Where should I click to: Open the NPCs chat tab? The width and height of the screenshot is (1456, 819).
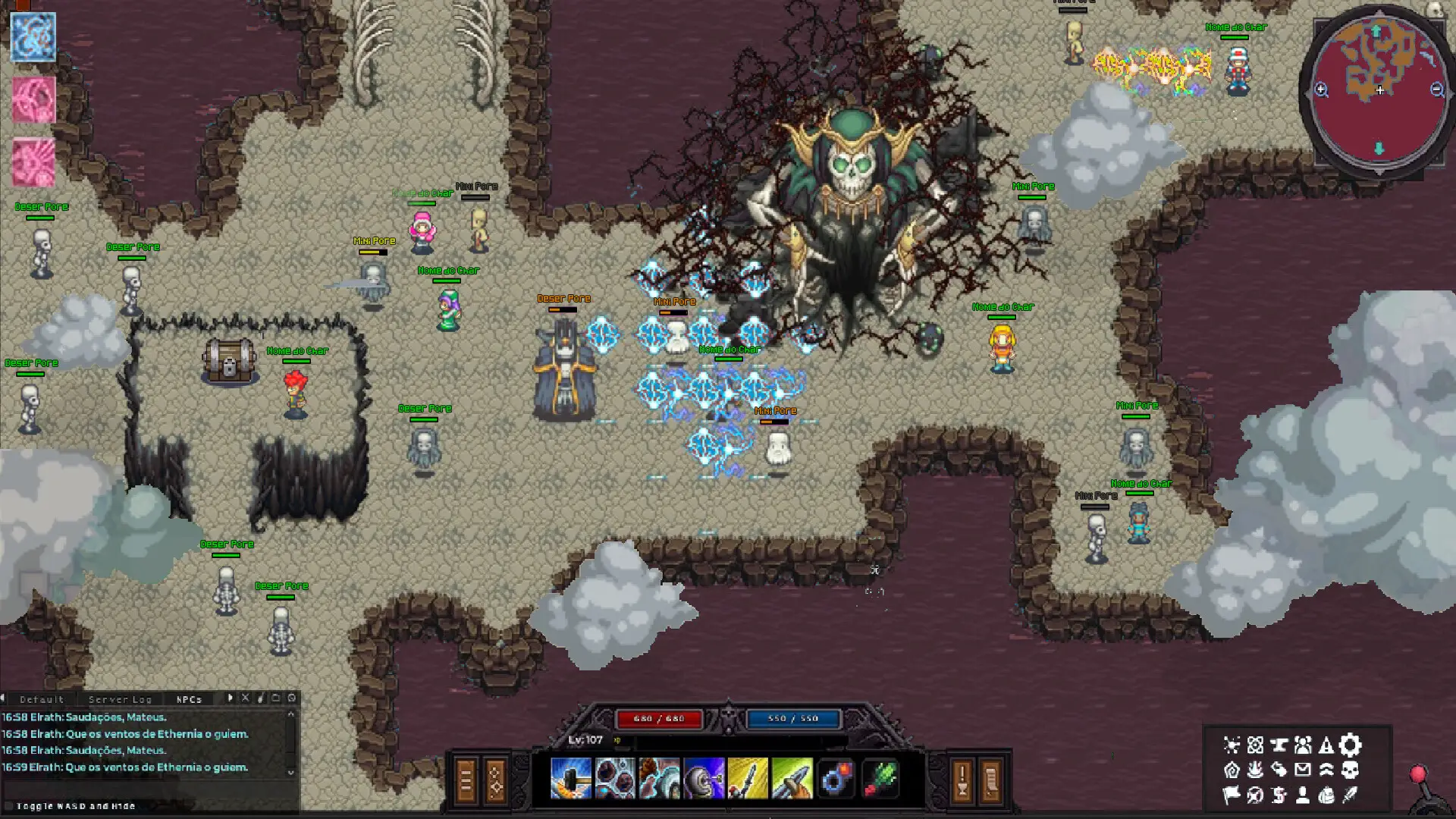pyautogui.click(x=189, y=699)
